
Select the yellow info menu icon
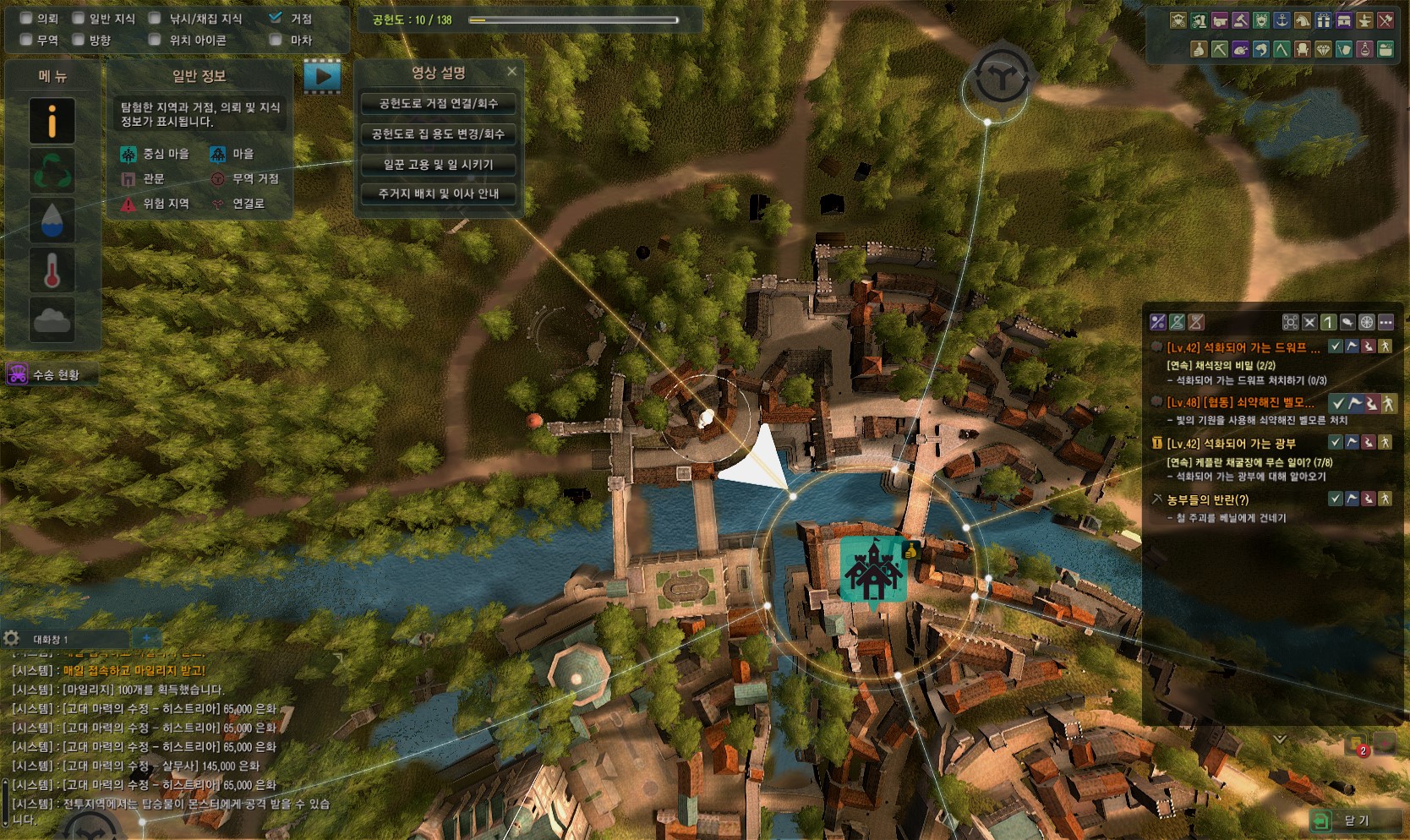[52, 120]
